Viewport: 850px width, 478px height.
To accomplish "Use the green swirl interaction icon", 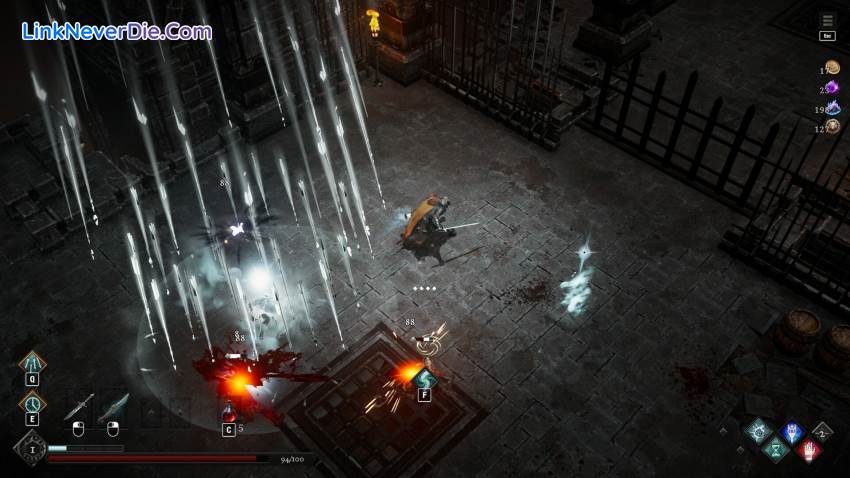I will [x=425, y=378].
